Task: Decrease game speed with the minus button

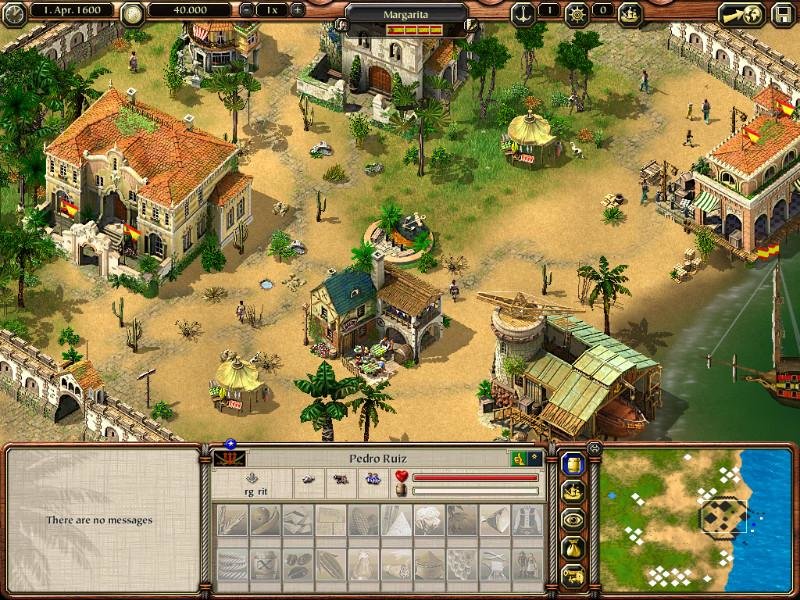Action: 248,10
